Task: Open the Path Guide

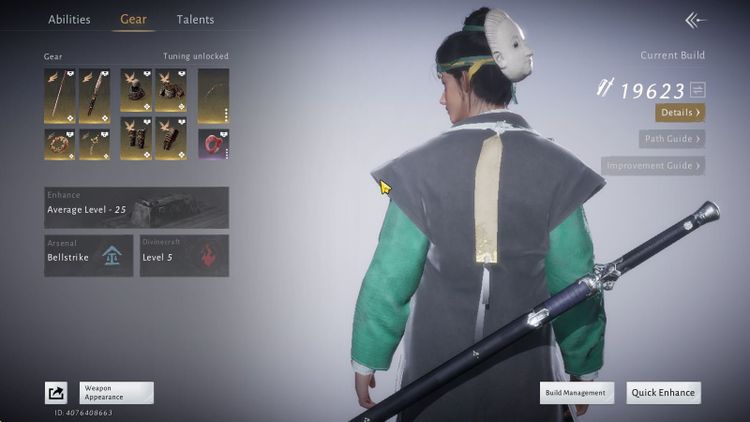Action: [672, 139]
